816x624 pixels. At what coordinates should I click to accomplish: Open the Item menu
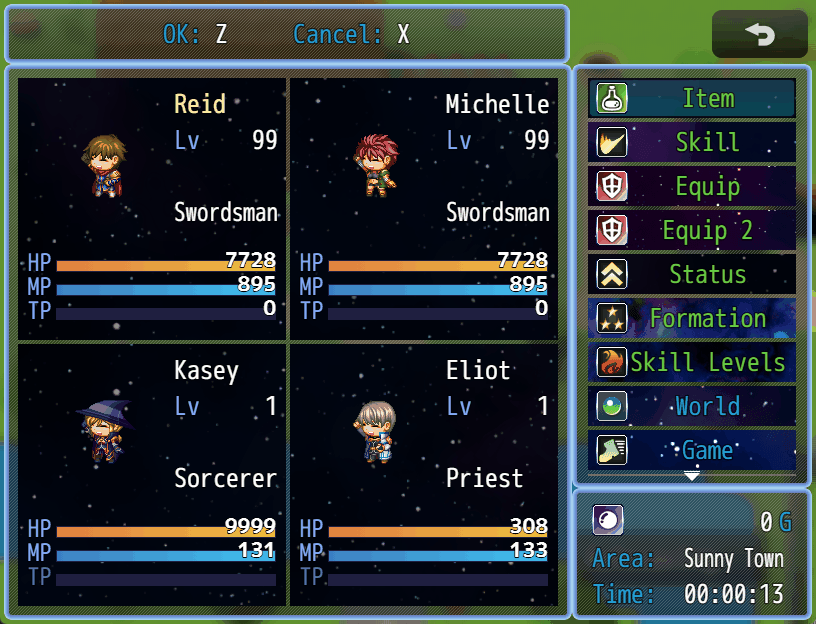[x=692, y=98]
